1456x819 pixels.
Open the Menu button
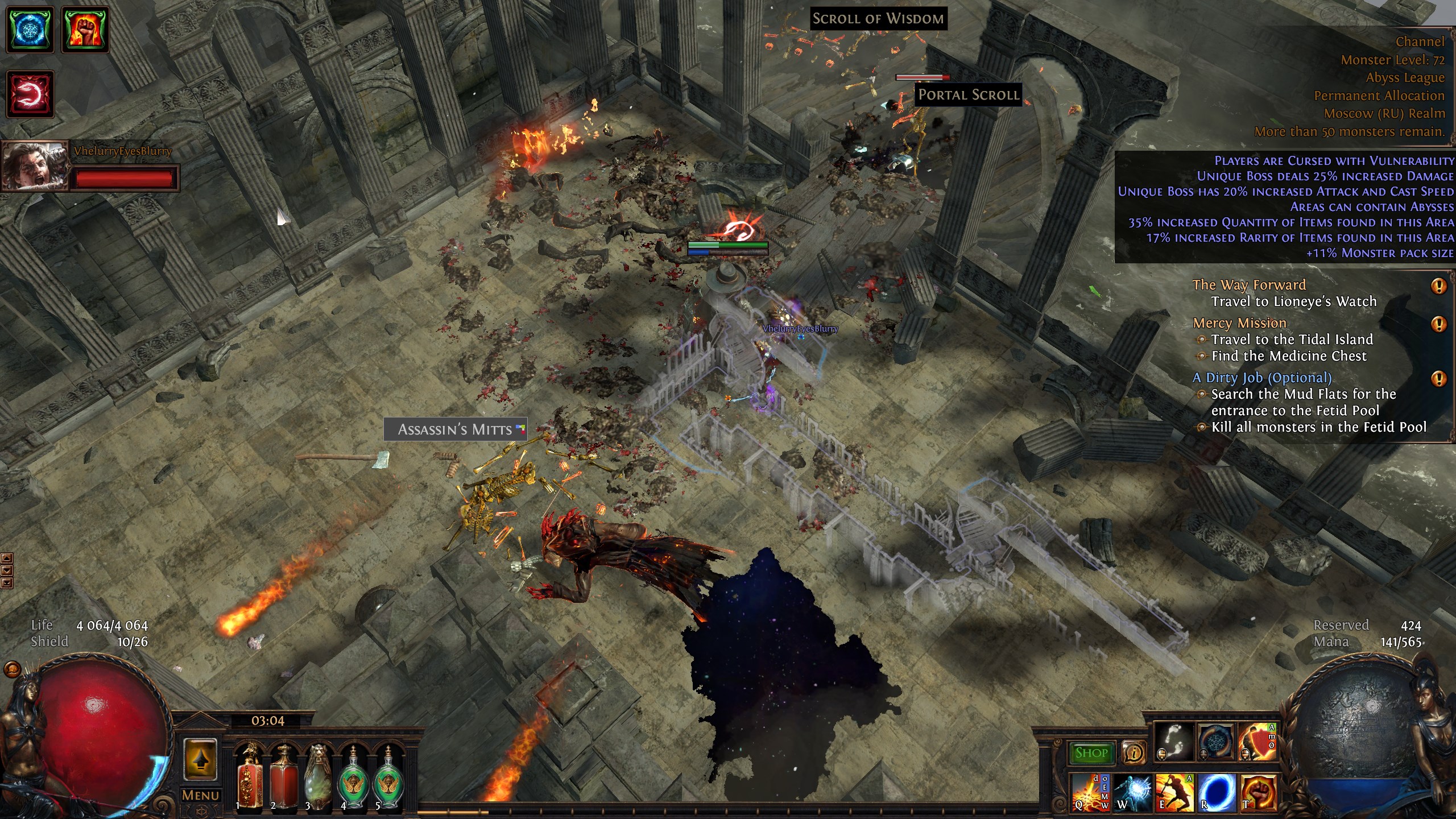pyautogui.click(x=200, y=796)
